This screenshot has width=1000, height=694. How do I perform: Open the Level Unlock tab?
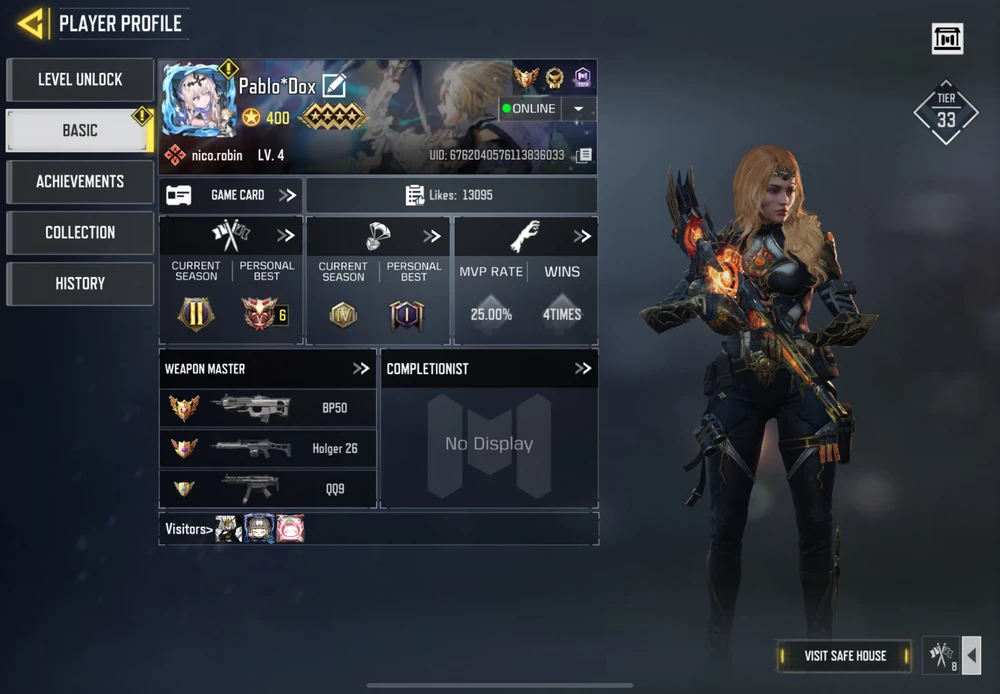coord(80,79)
